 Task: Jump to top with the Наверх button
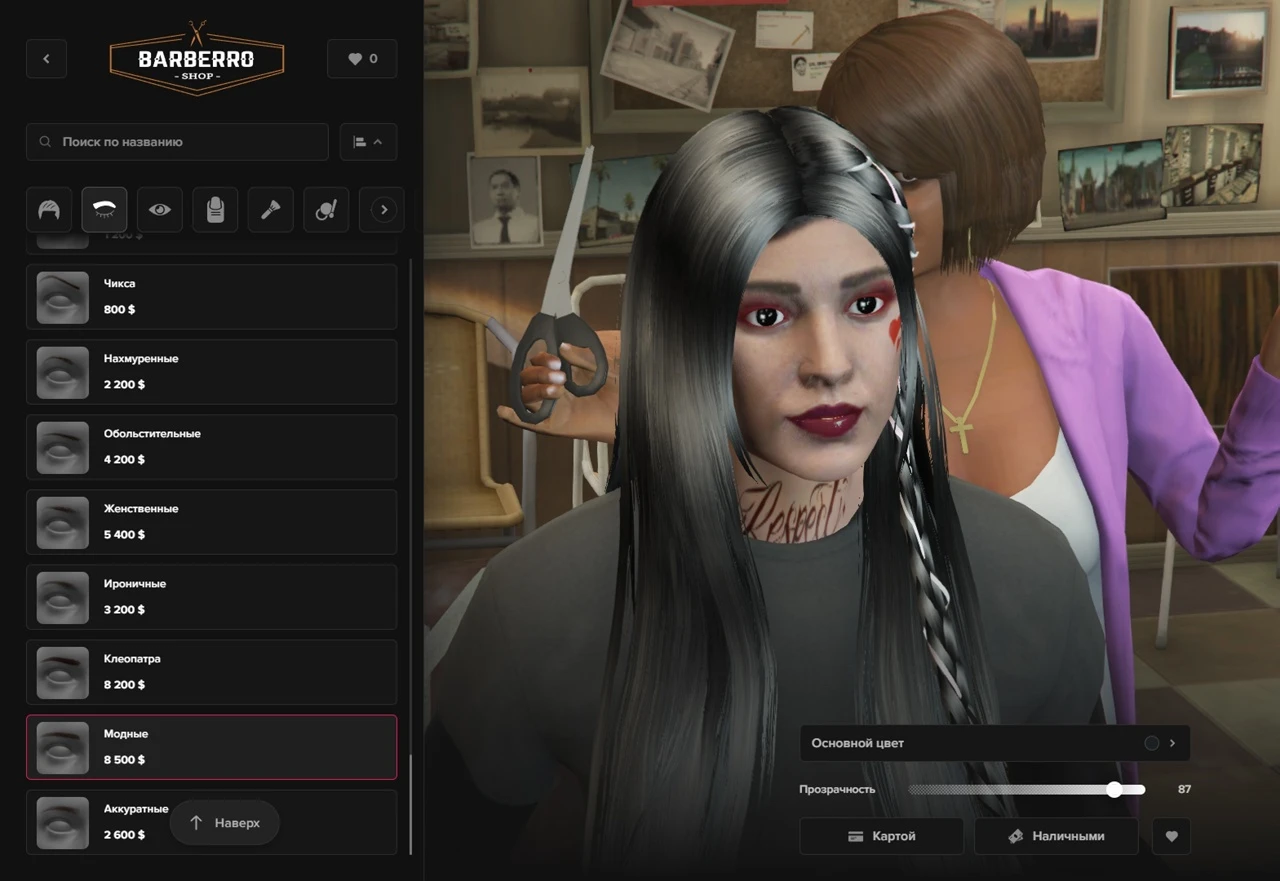point(225,823)
